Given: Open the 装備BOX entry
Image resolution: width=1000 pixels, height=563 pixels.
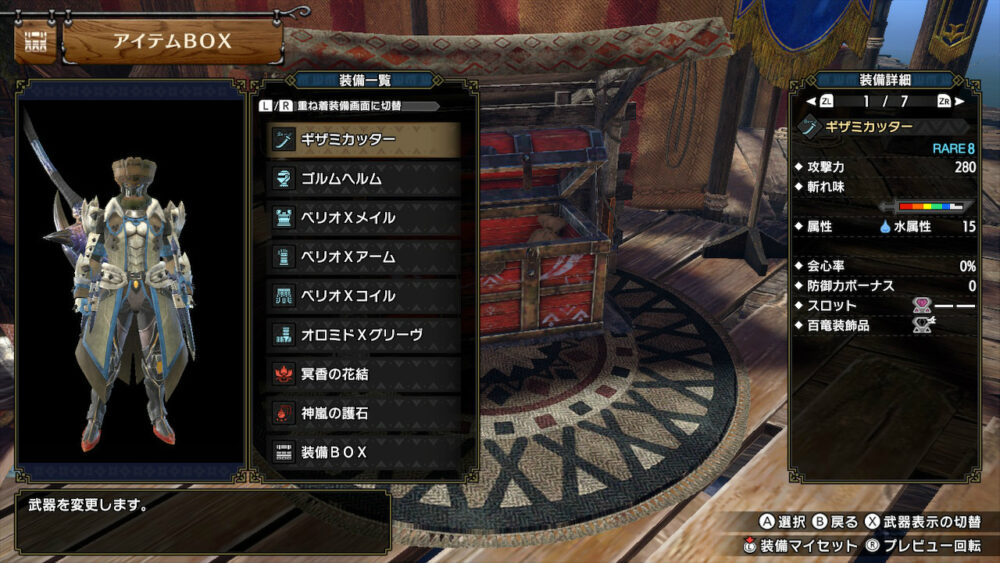Looking at the screenshot, I should click(363, 451).
